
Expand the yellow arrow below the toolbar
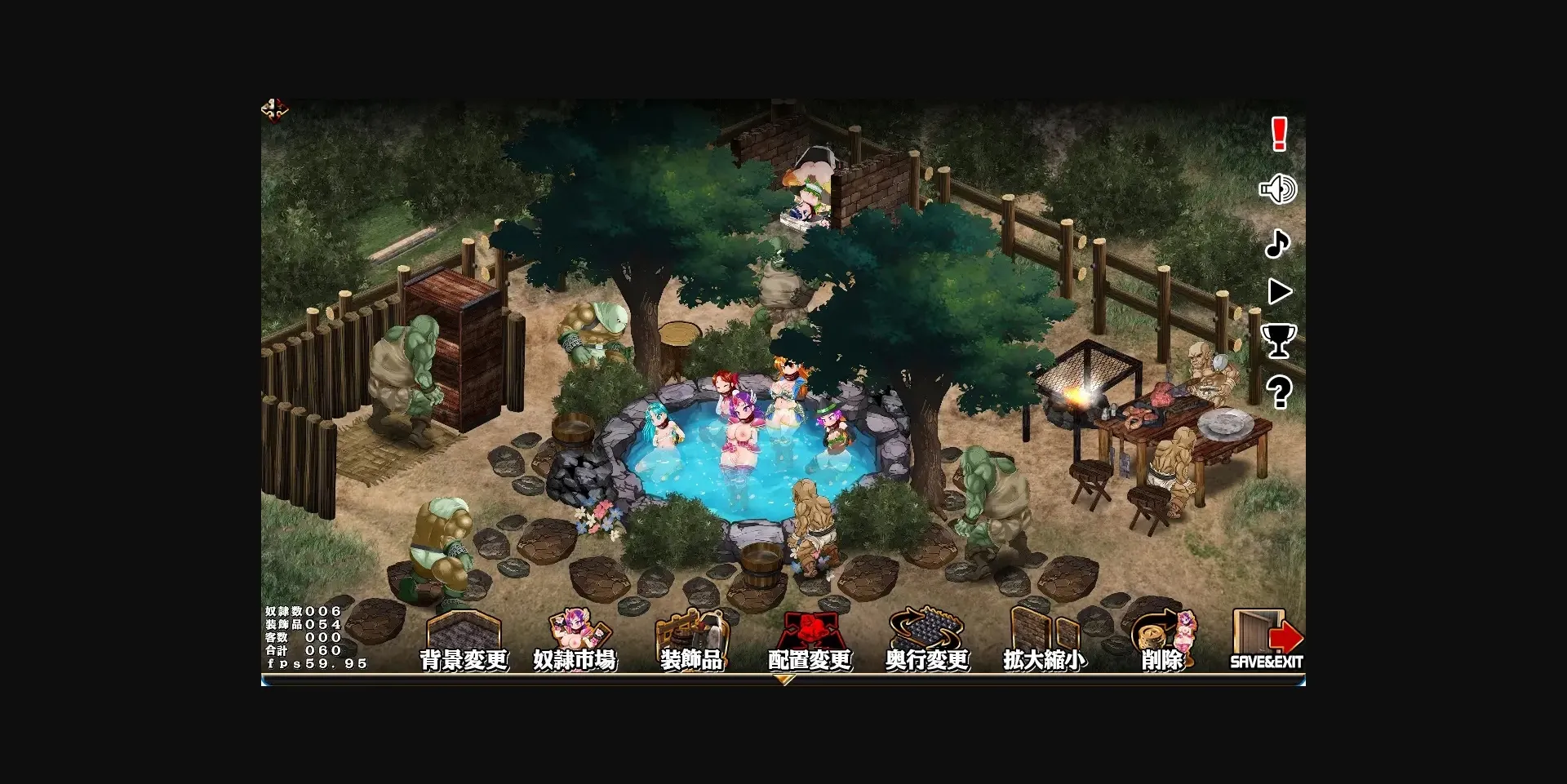(786, 679)
